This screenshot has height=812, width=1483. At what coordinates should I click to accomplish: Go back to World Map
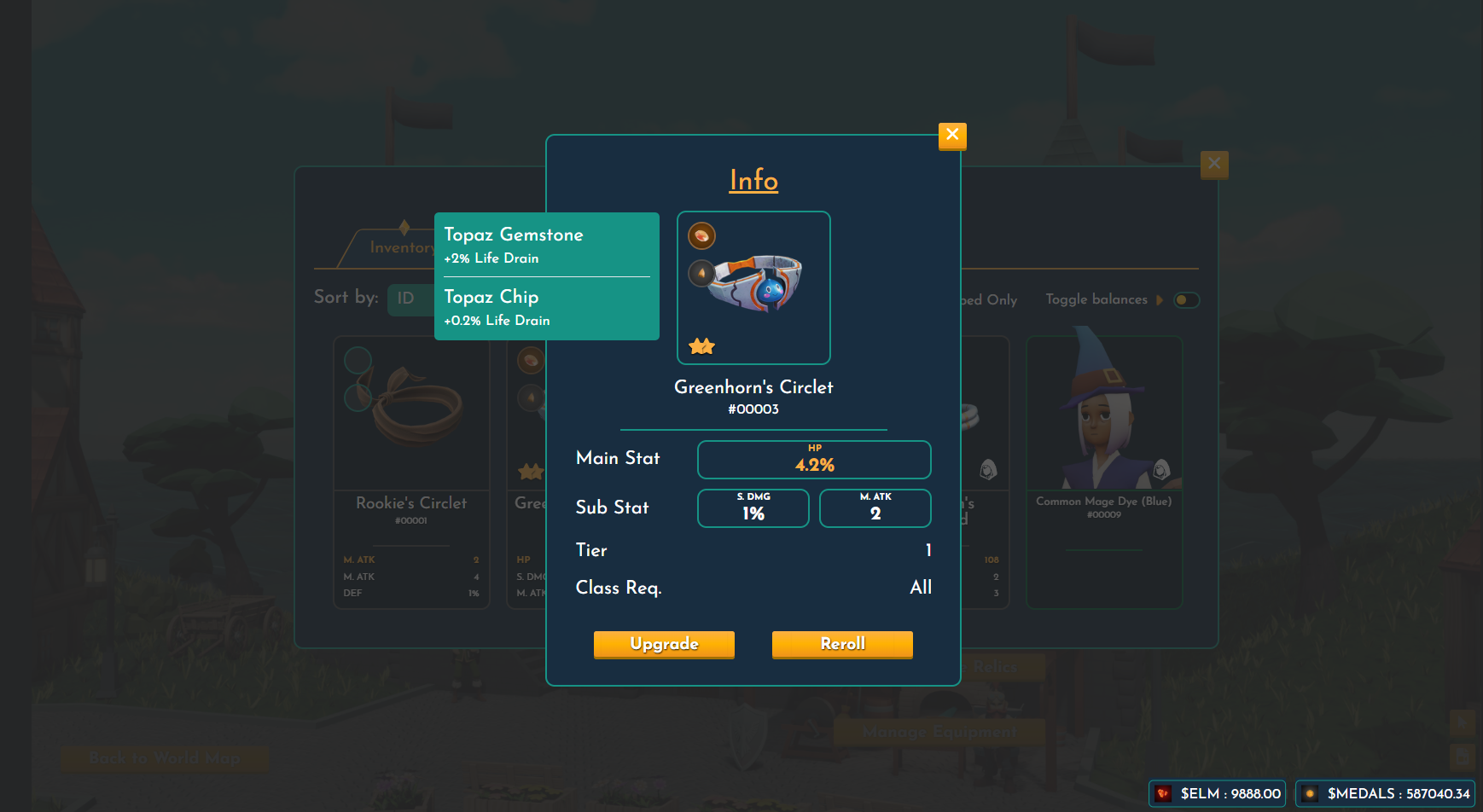(165, 758)
